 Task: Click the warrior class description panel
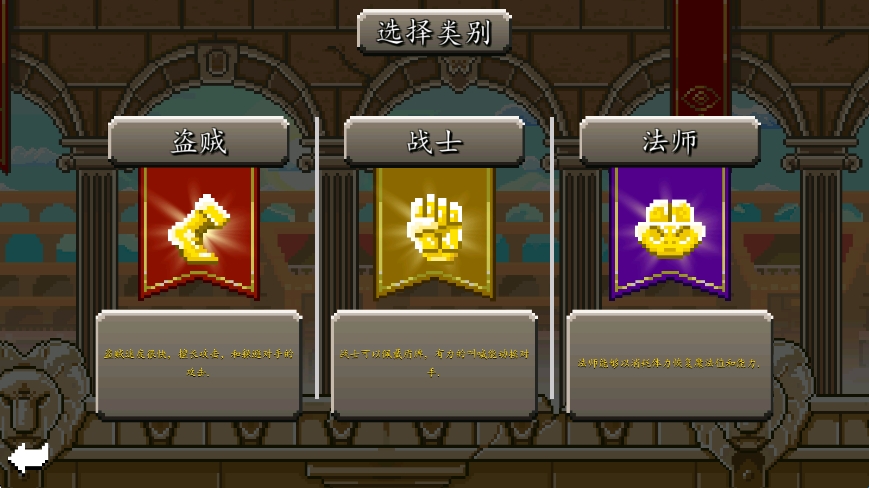(434, 363)
